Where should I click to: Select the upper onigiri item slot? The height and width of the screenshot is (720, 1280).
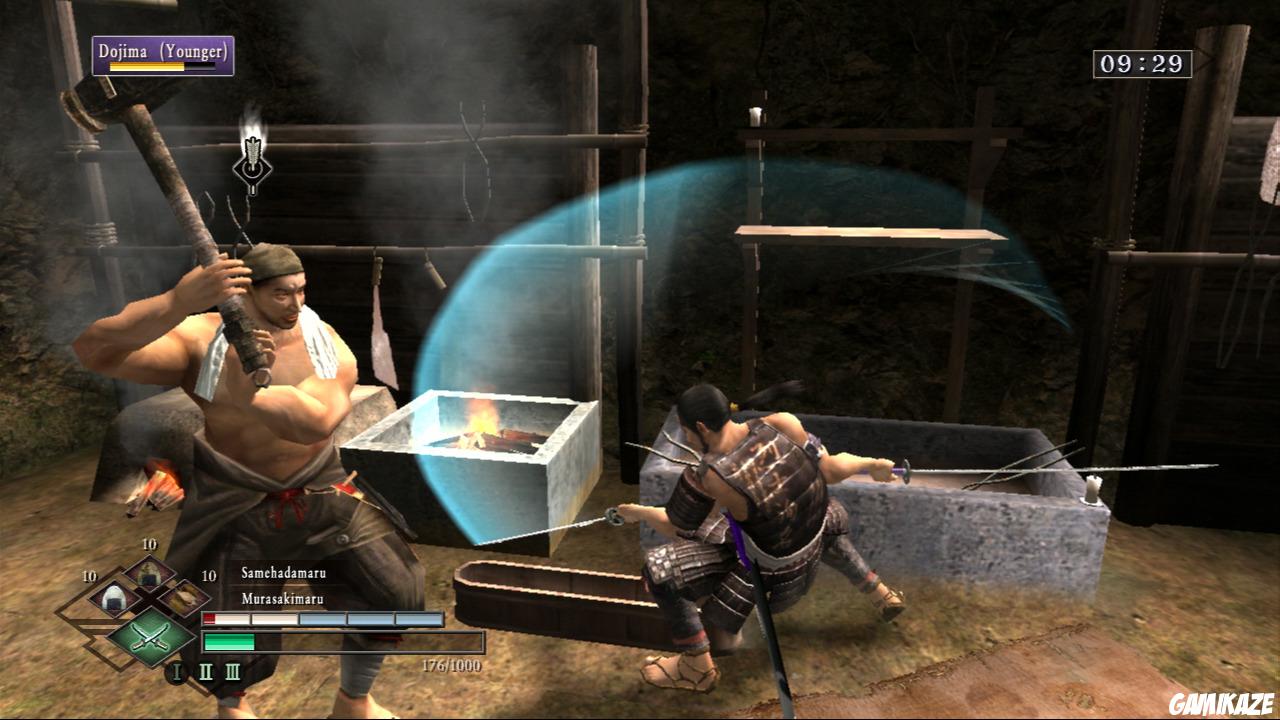point(152,576)
